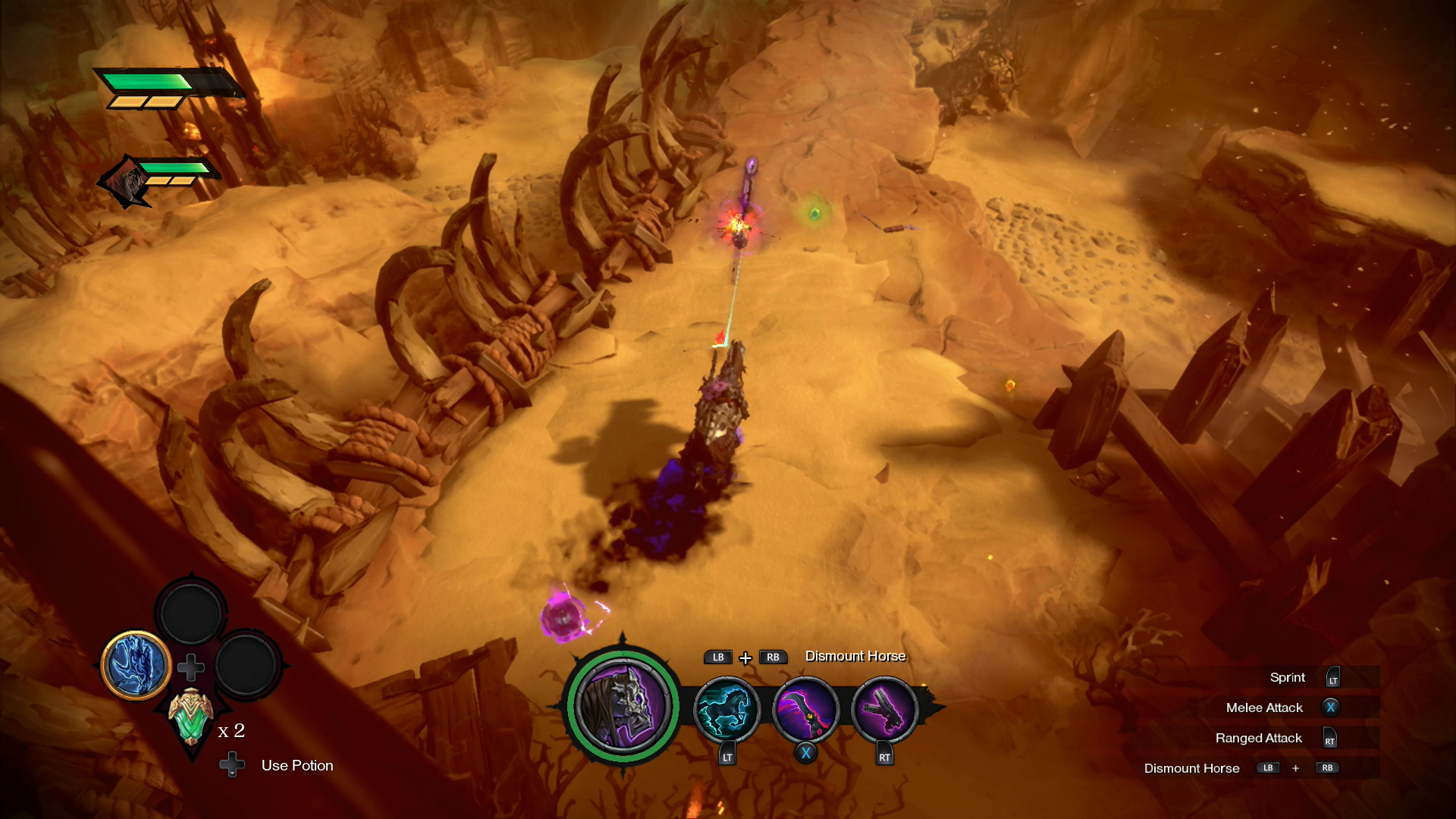Toggle the LT trigger prompt beside Sprint

click(1331, 677)
